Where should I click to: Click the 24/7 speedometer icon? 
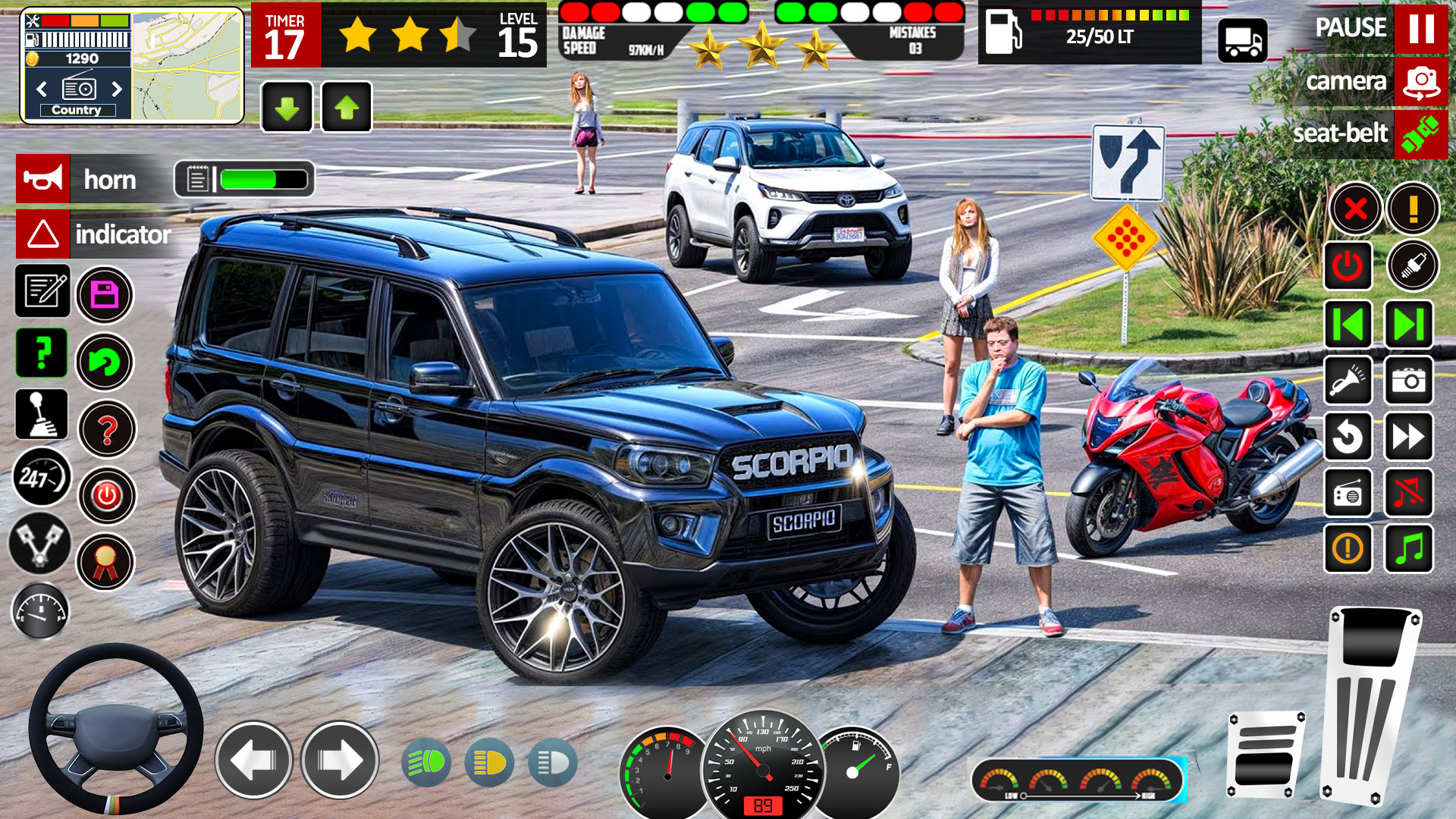(x=42, y=478)
